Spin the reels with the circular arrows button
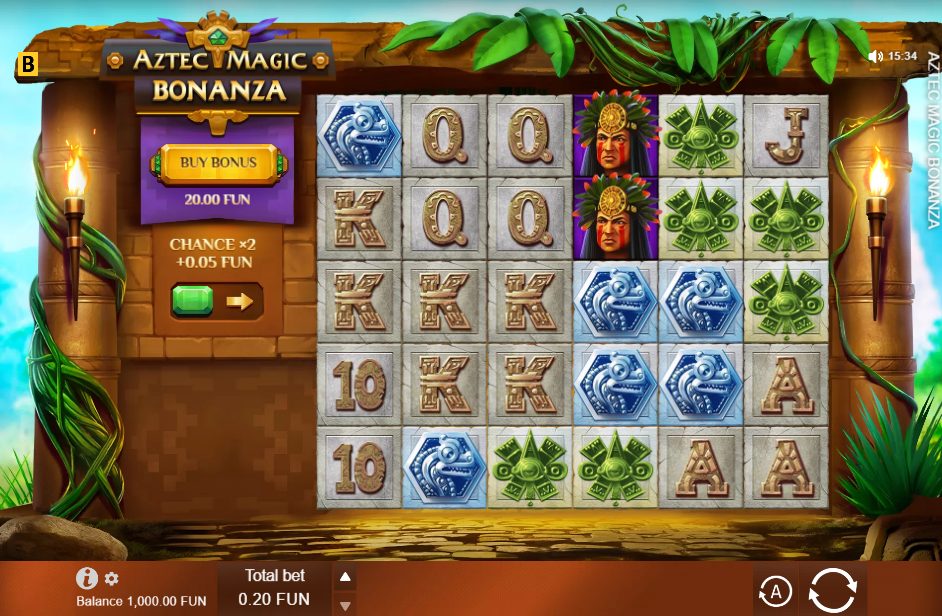 coord(832,590)
